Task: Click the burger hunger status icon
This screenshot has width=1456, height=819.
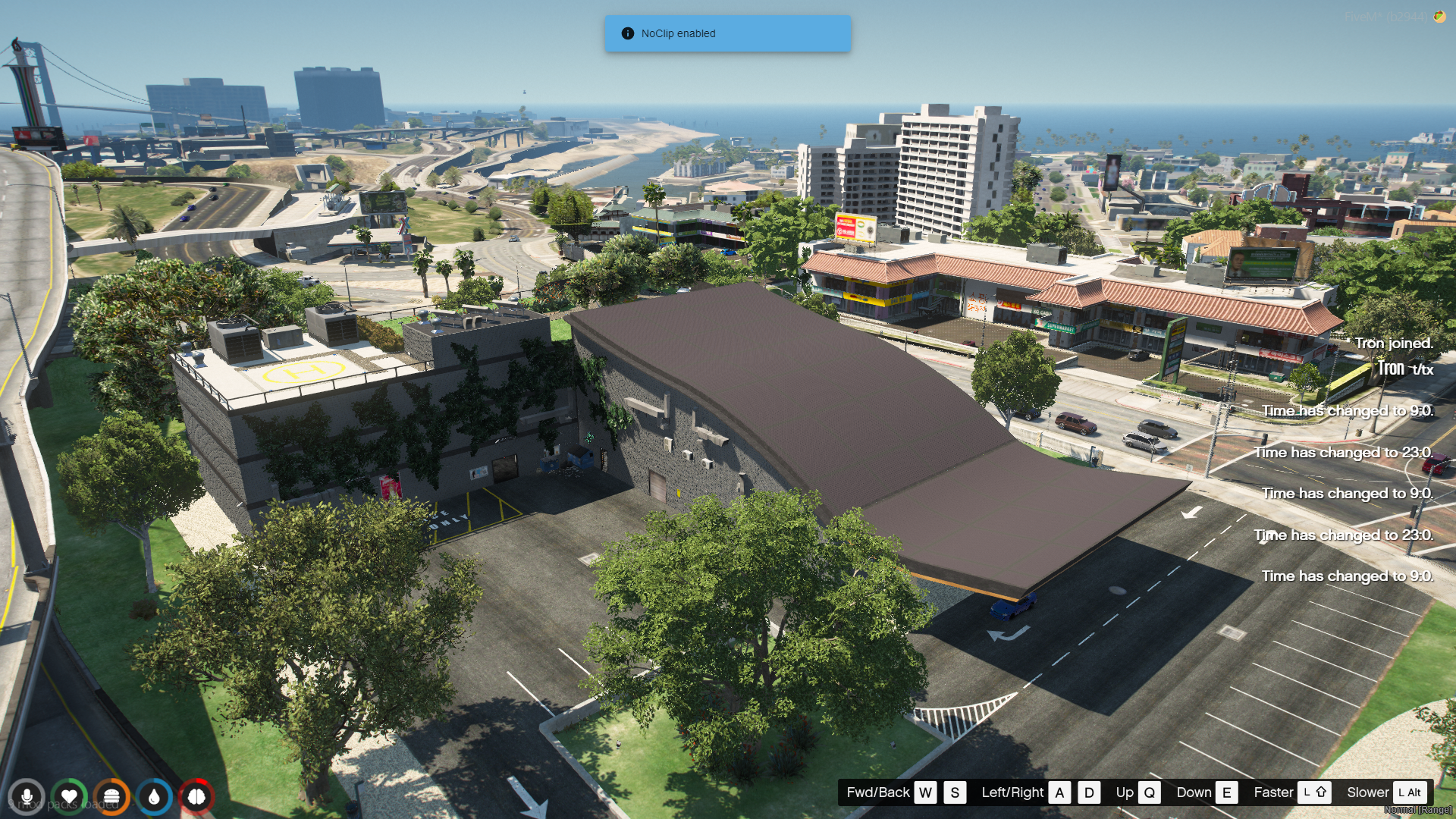Action: click(x=111, y=797)
